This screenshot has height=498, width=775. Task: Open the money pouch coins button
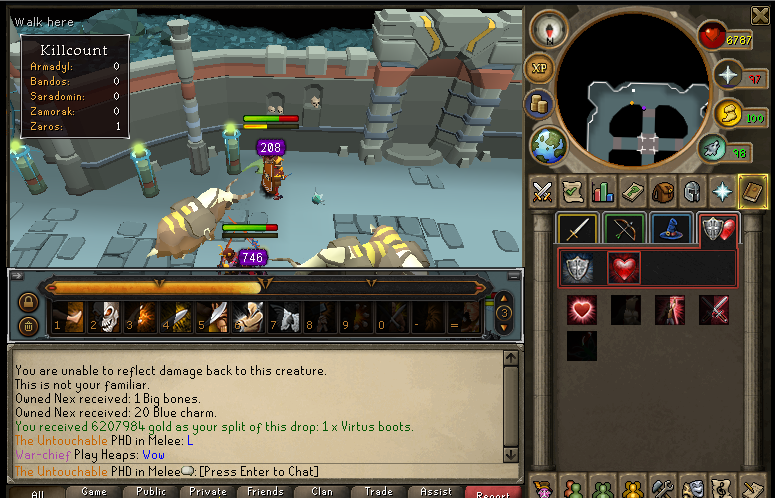pos(541,104)
